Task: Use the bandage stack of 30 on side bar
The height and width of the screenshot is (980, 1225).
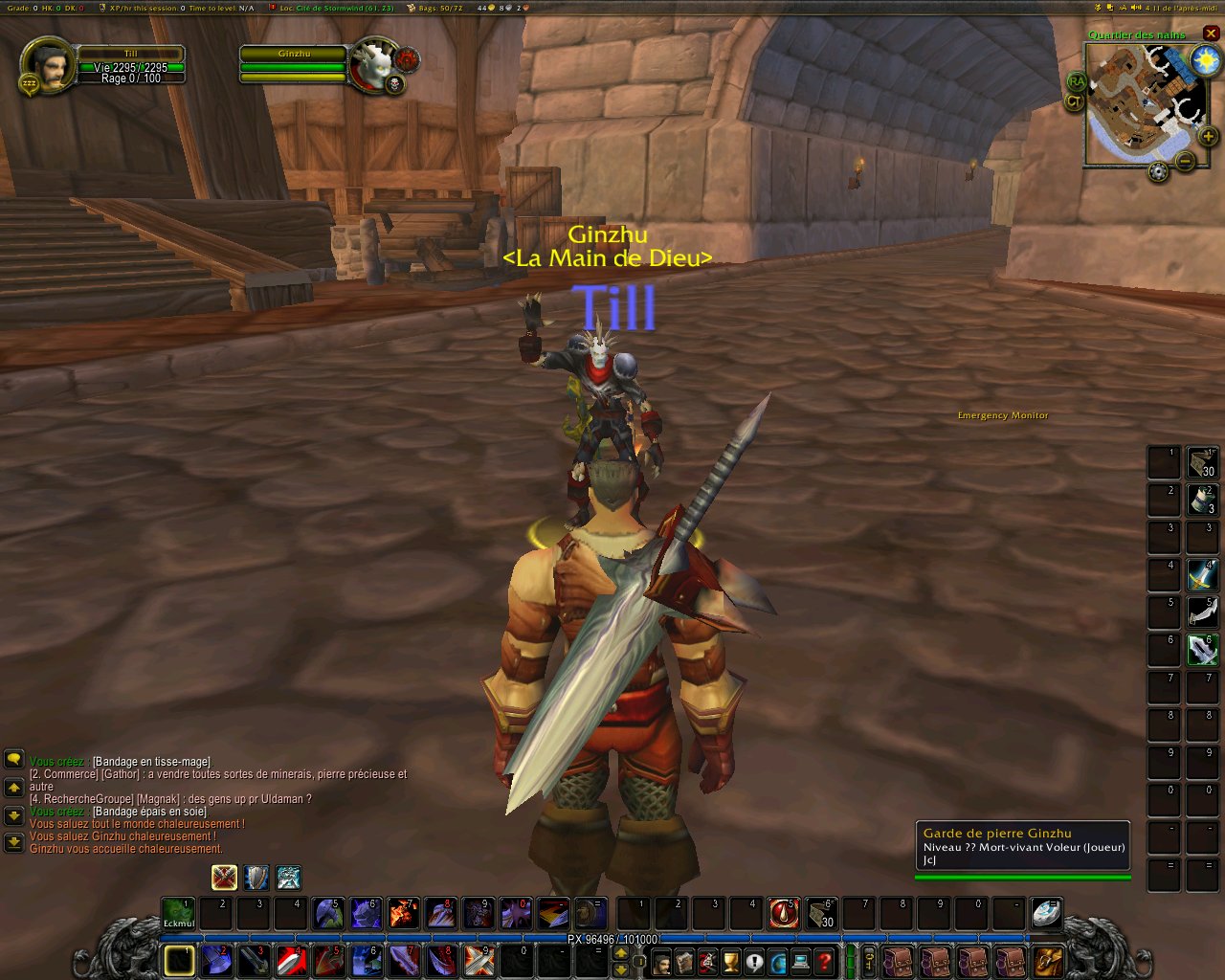Action: pyautogui.click(x=1202, y=462)
